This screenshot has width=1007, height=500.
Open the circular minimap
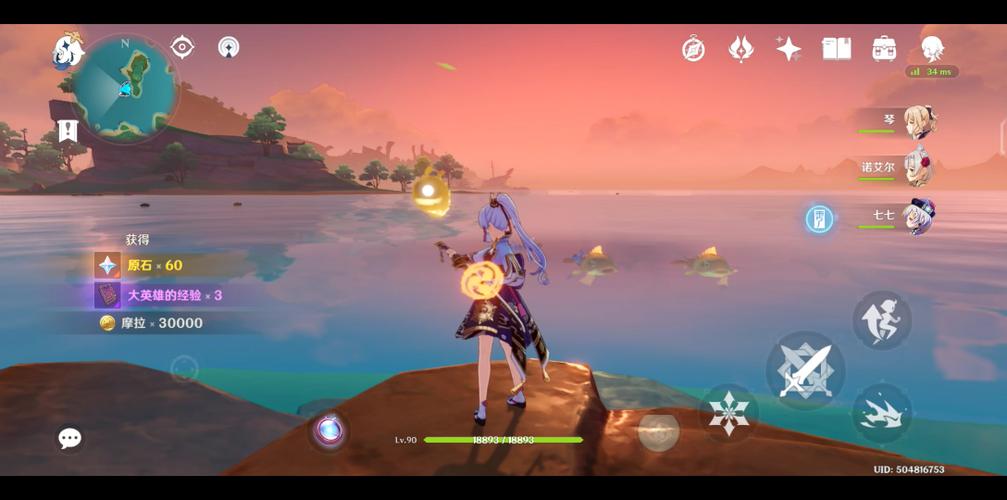click(x=127, y=88)
